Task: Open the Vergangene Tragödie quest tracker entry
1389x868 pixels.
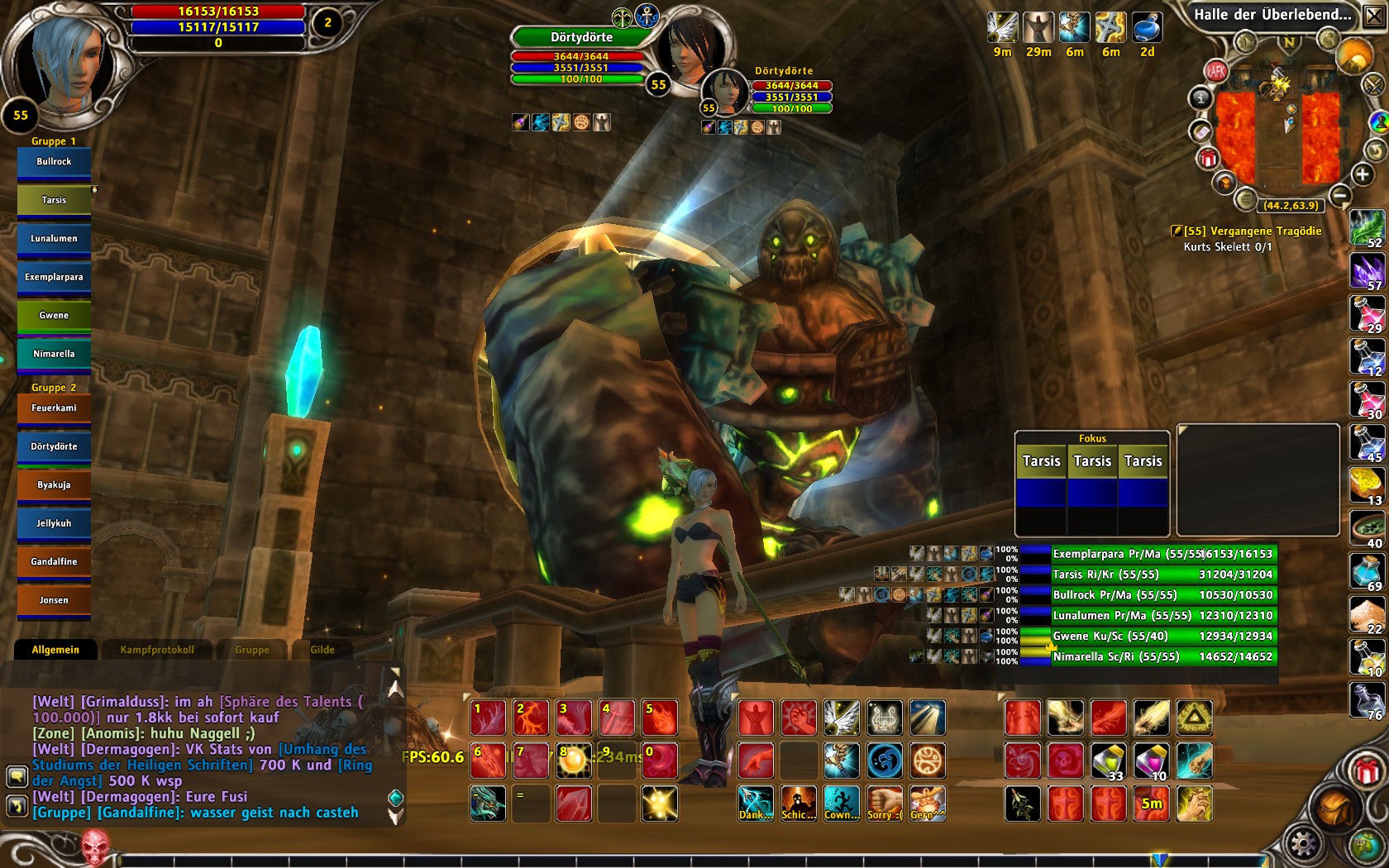Action: [1252, 231]
